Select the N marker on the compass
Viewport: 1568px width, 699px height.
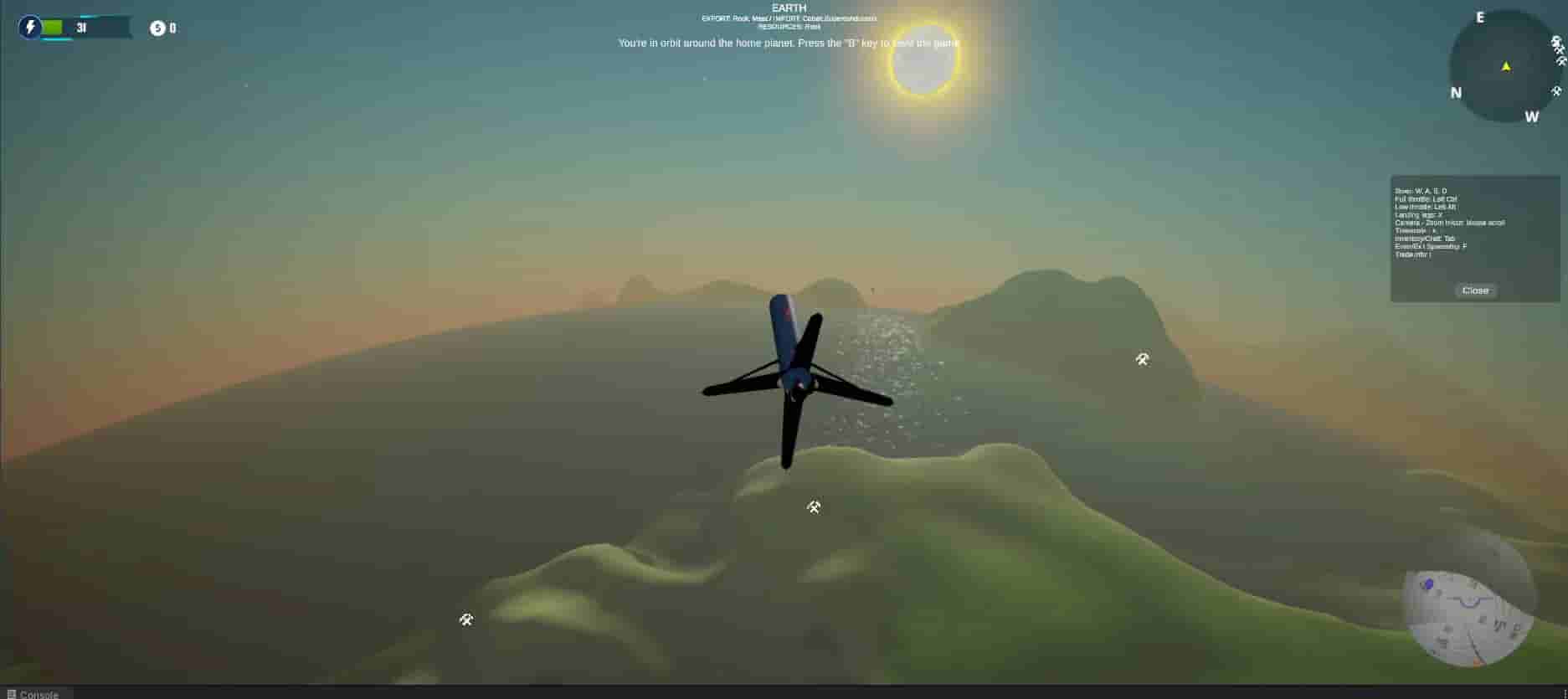[x=1455, y=94]
